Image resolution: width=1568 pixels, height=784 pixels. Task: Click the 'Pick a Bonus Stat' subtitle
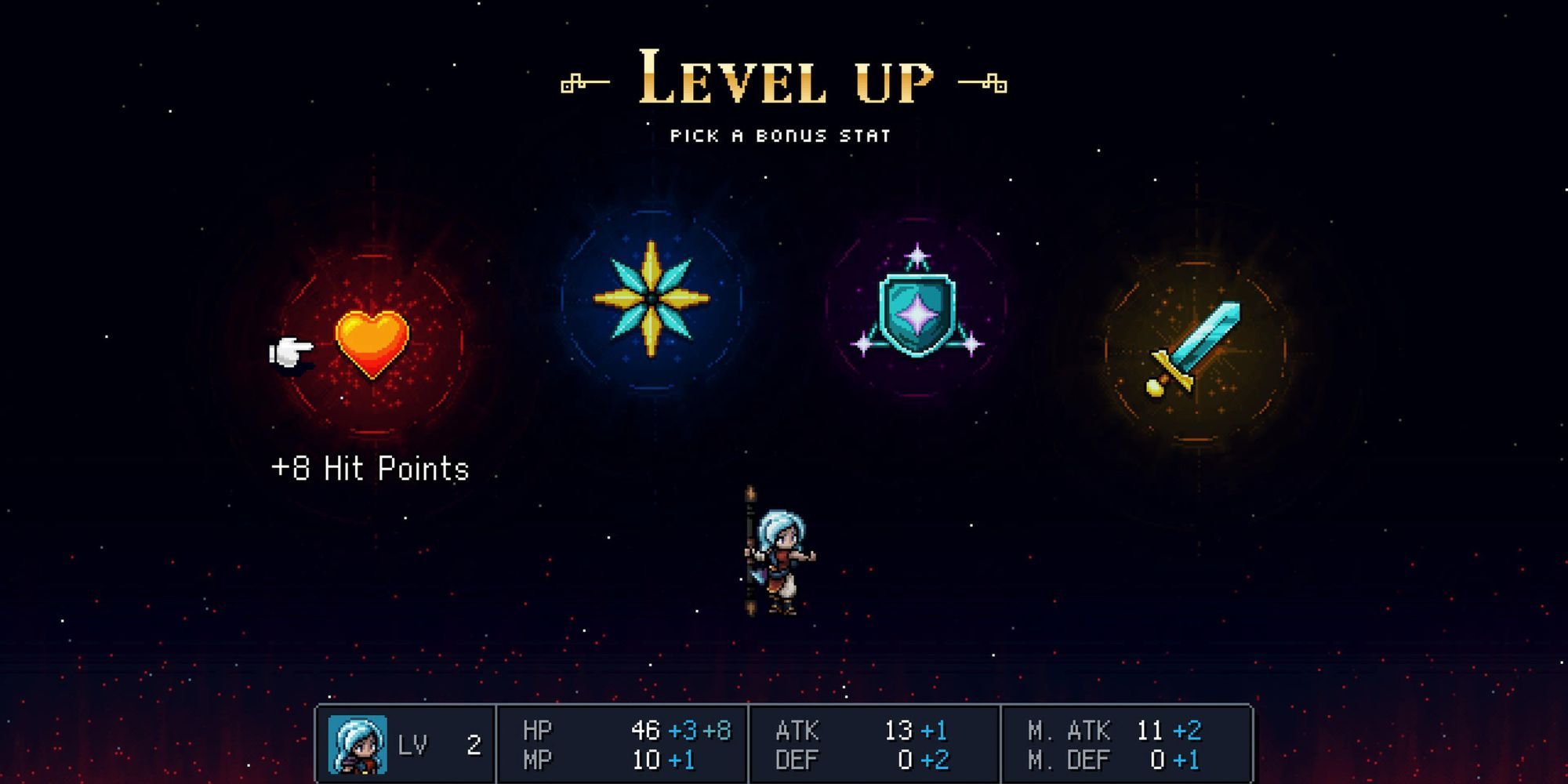(x=780, y=135)
